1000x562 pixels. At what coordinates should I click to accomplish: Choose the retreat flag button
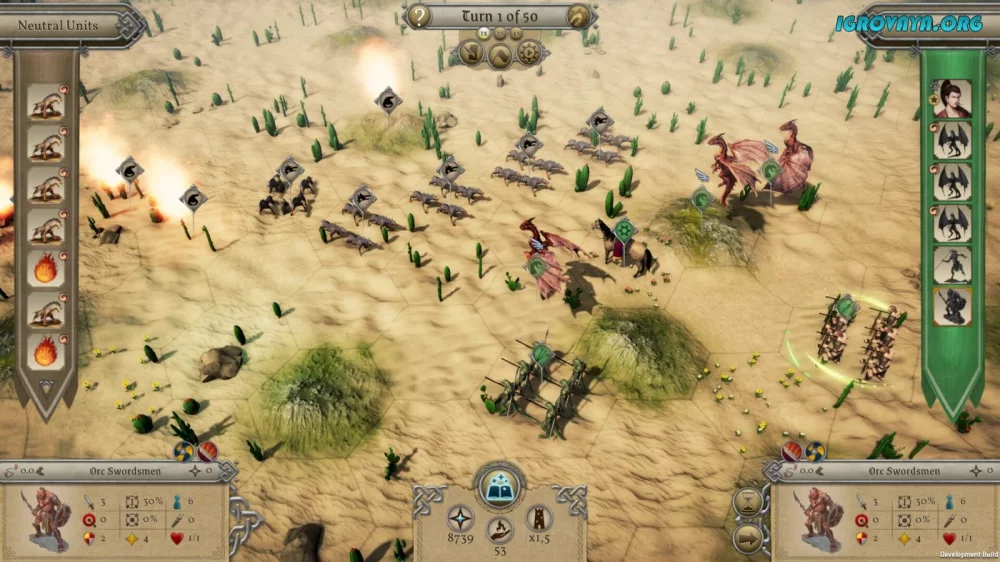click(x=474, y=53)
